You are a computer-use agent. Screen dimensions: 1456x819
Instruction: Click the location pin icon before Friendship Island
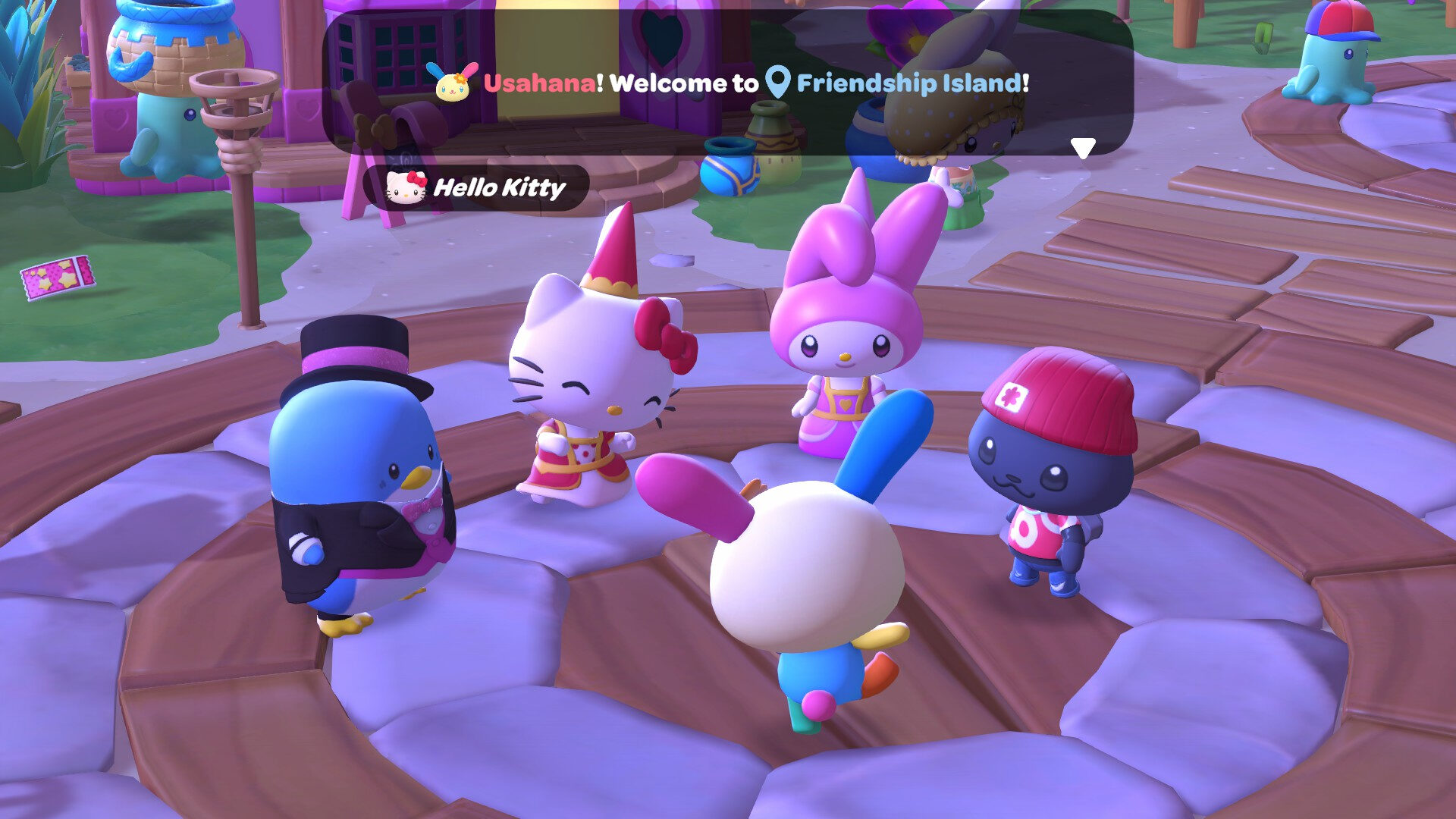pyautogui.click(x=777, y=83)
